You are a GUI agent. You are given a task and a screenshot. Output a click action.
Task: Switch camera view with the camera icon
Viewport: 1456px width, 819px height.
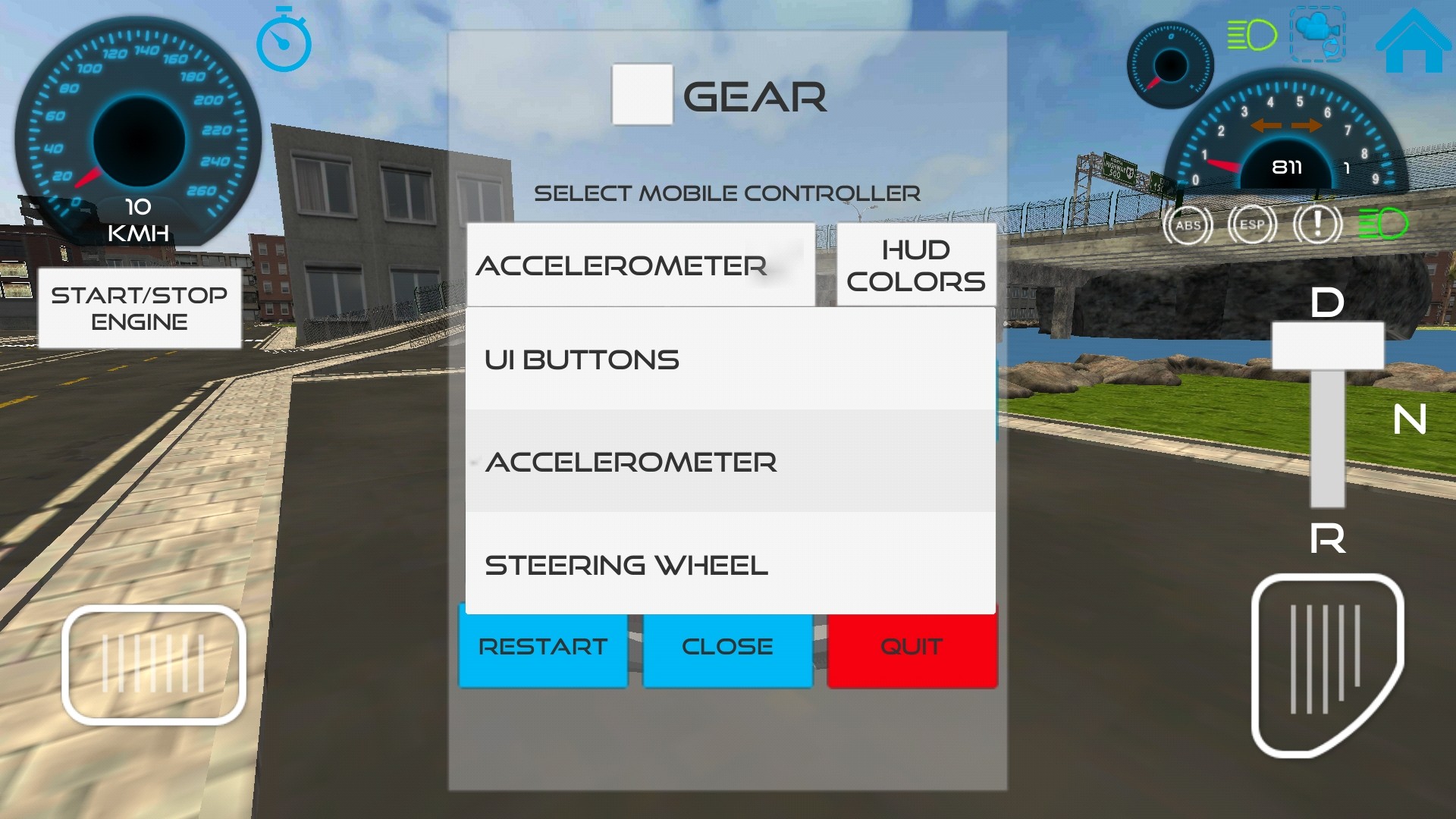[x=1318, y=35]
